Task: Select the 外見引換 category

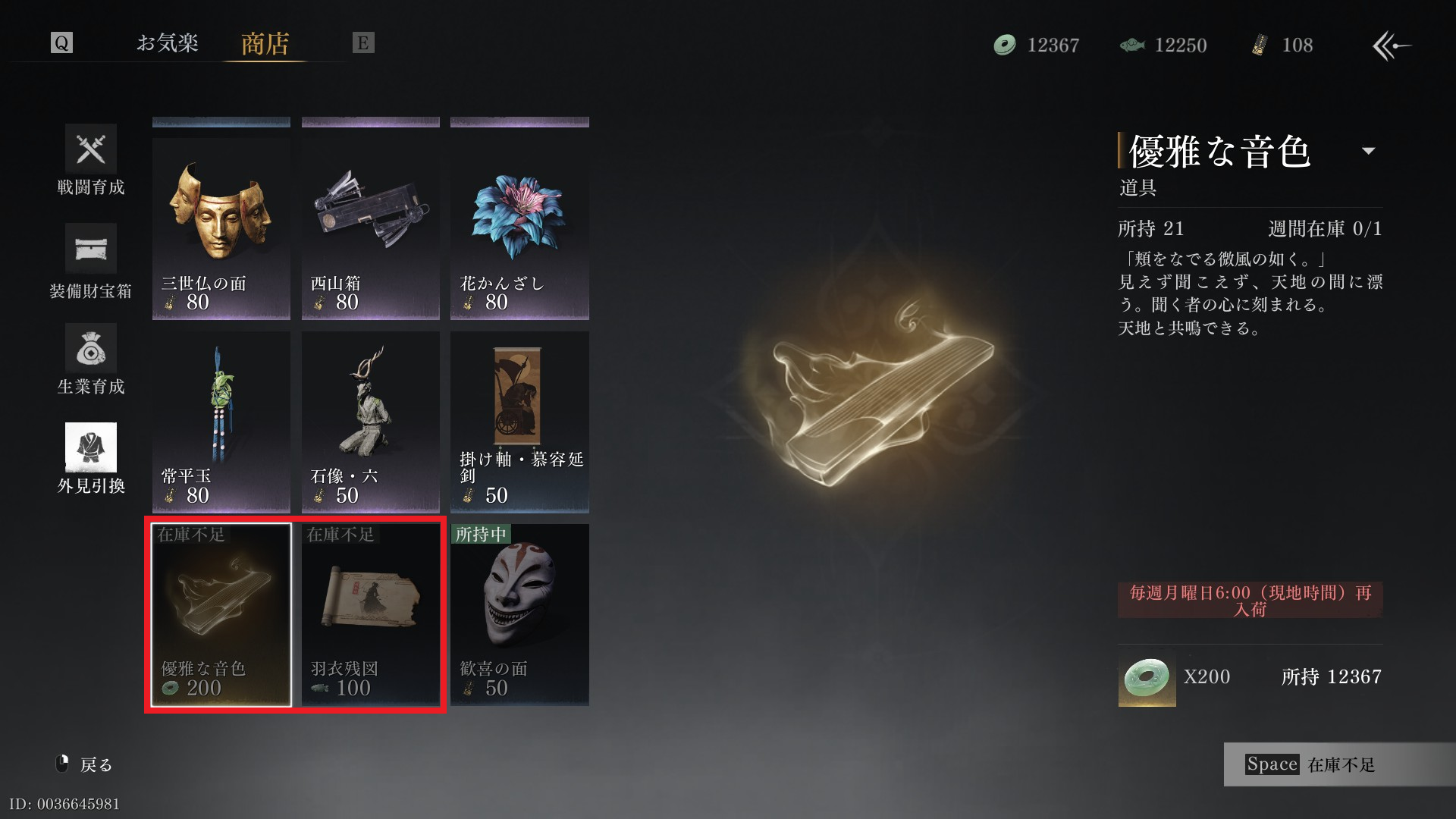Action: (x=91, y=459)
